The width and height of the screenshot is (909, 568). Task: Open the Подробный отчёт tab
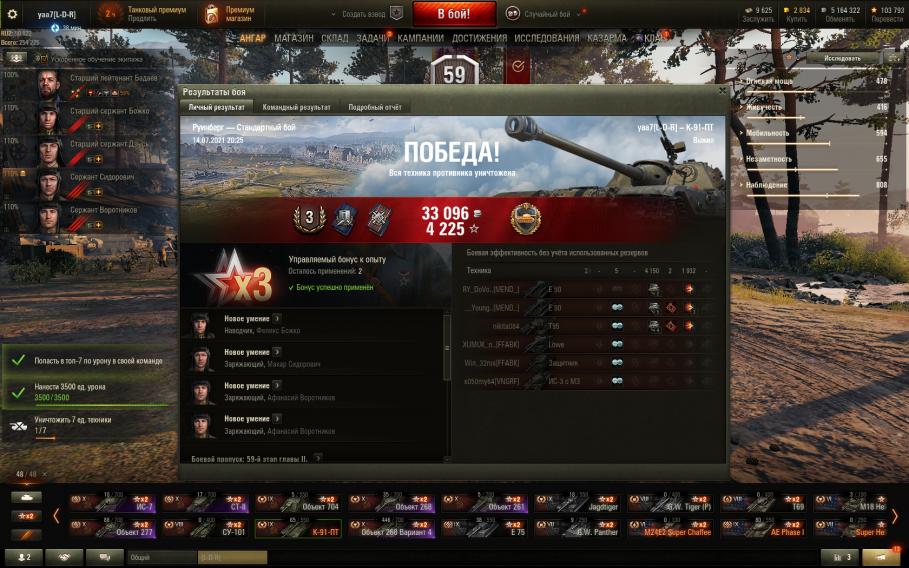click(x=377, y=107)
